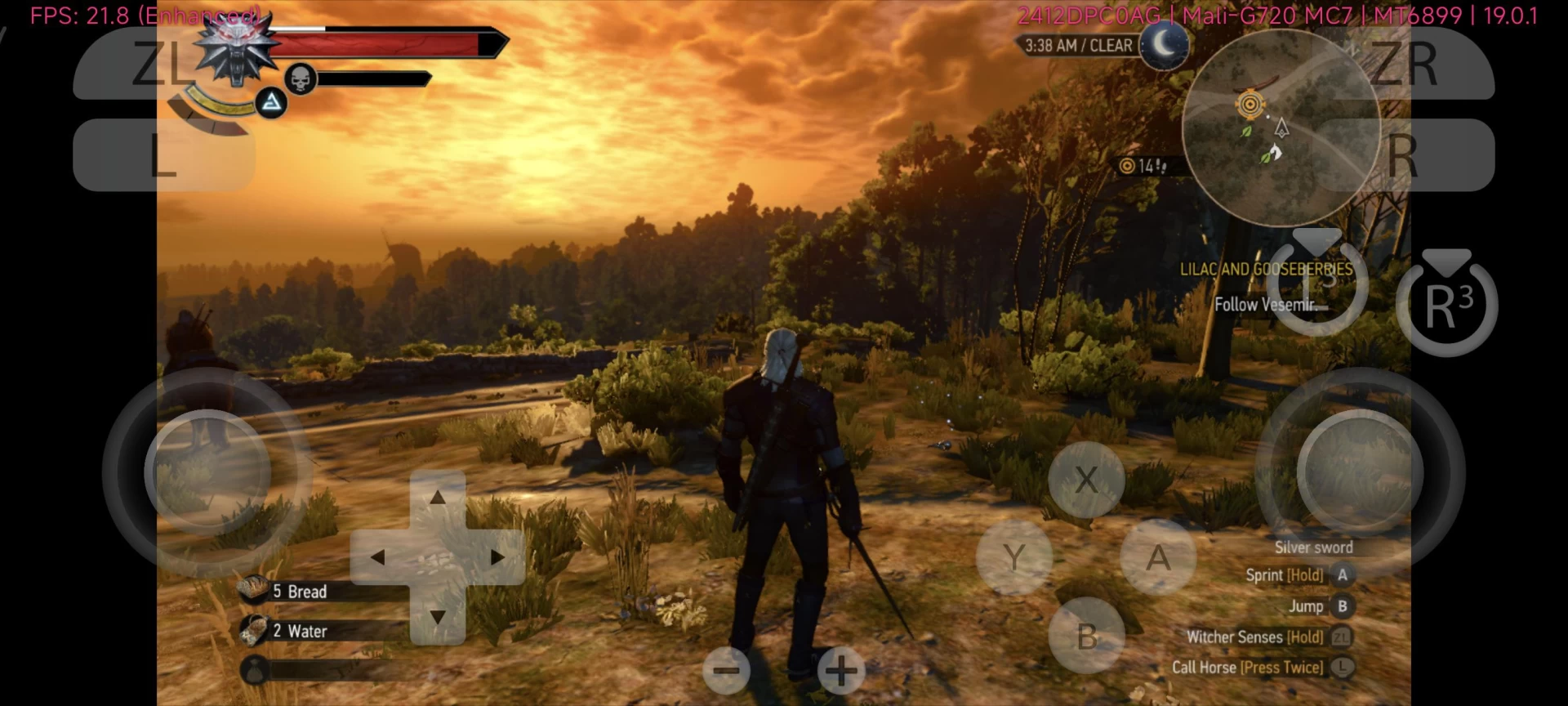Select the Aard sign icon
The height and width of the screenshot is (706, 1568).
[271, 103]
